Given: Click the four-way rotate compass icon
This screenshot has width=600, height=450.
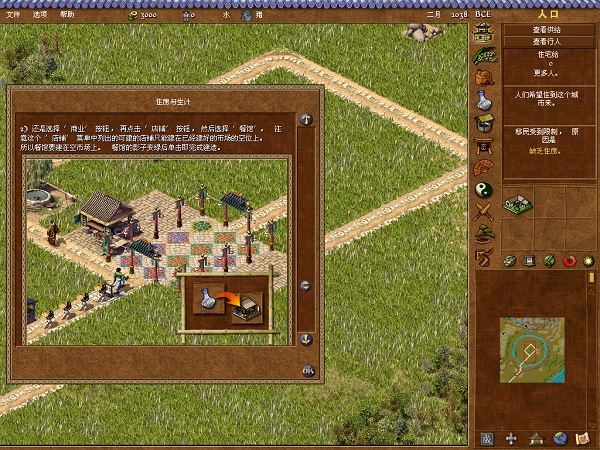Looking at the screenshot, I should 512,438.
